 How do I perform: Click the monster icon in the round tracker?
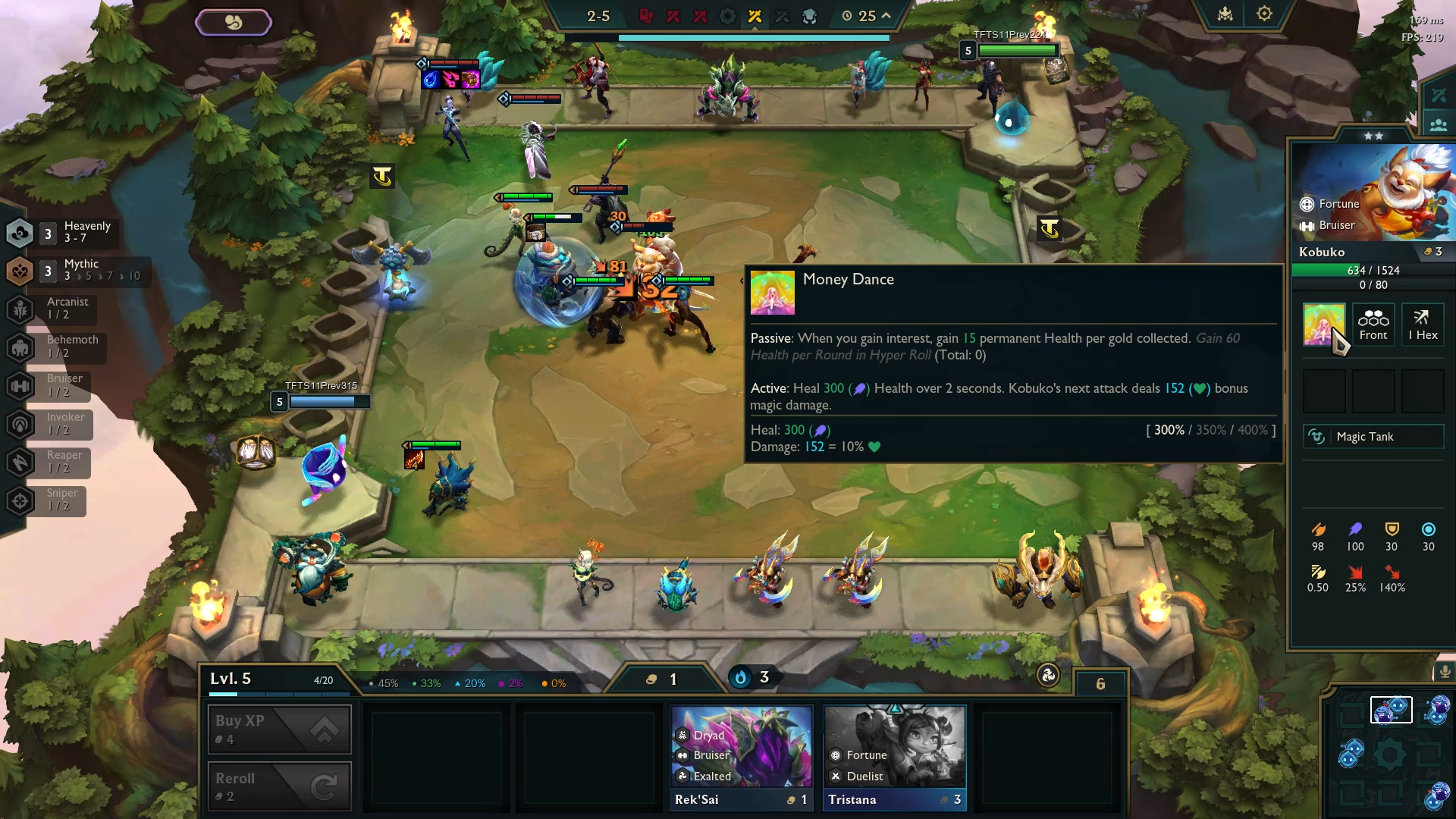[811, 14]
